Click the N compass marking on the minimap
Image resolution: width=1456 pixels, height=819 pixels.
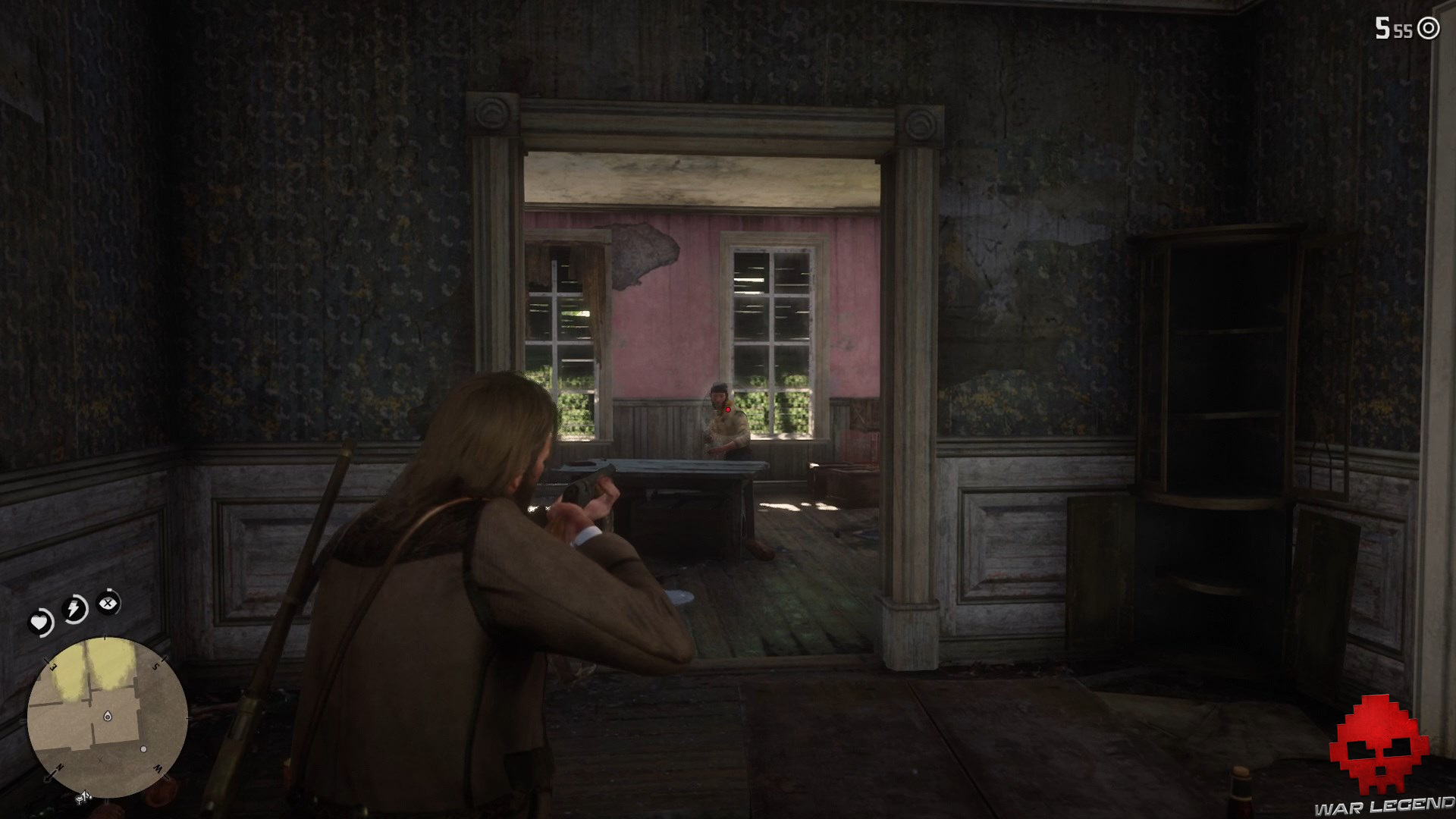pyautogui.click(x=60, y=767)
